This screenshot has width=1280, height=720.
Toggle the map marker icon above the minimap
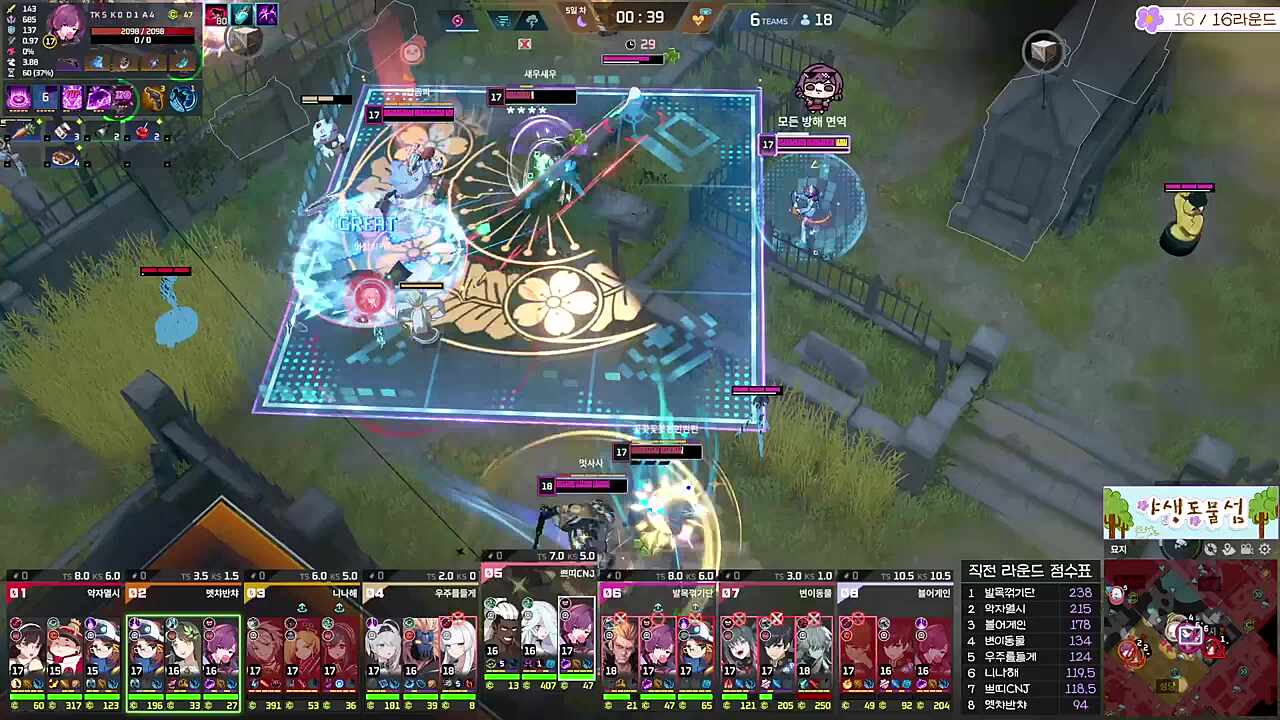tap(1228, 549)
